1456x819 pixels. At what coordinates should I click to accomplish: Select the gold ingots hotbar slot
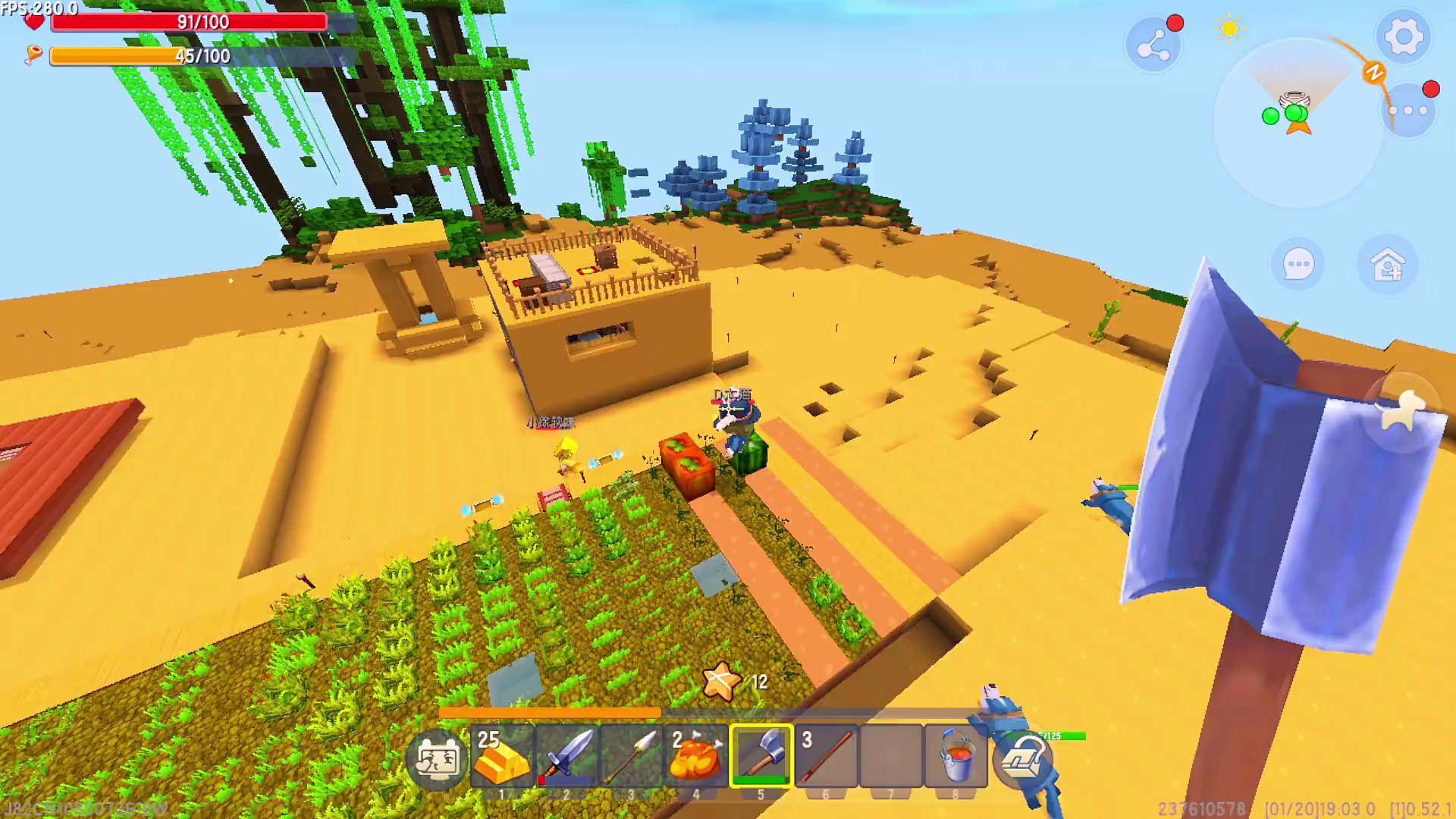(x=502, y=756)
